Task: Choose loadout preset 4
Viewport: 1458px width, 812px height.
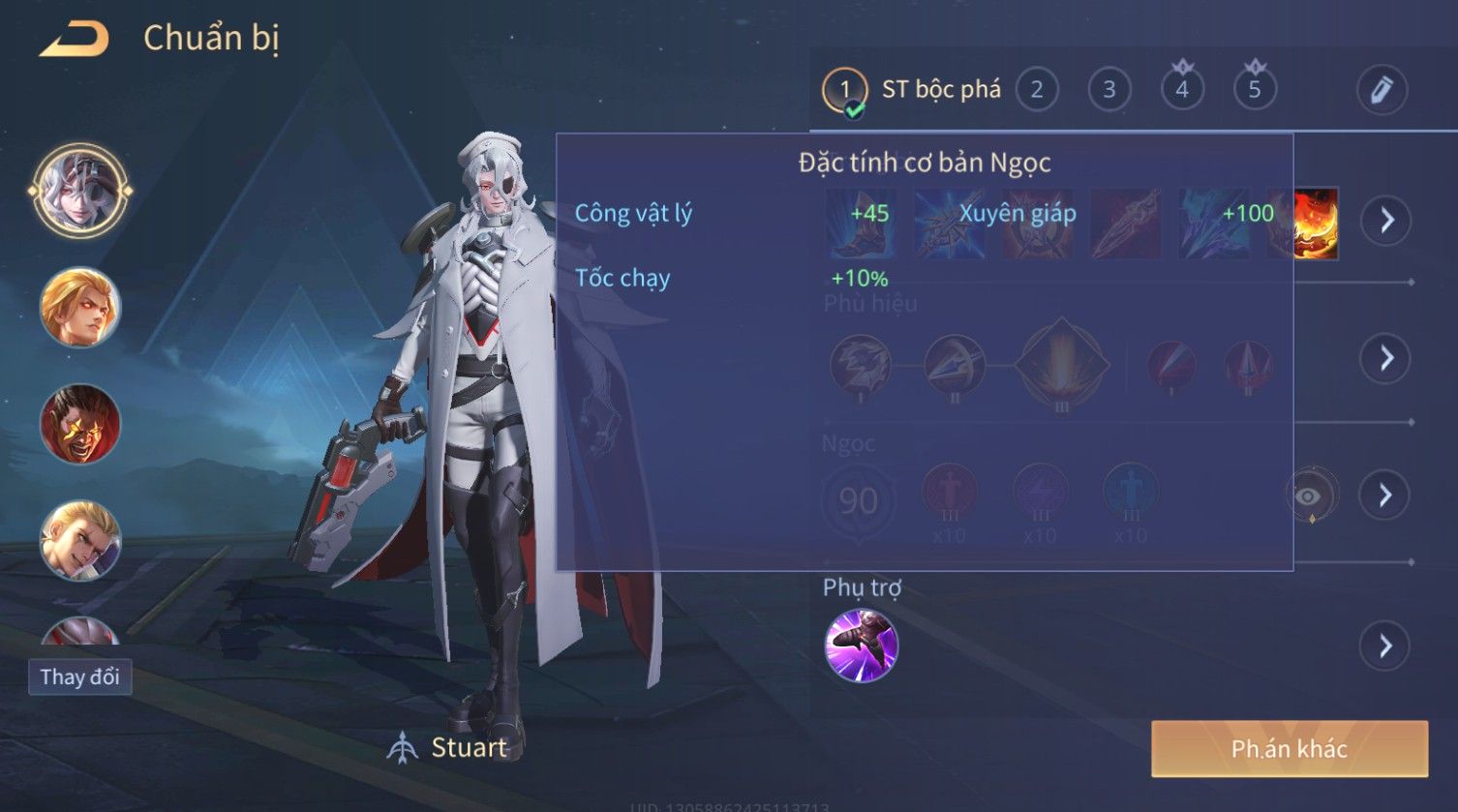Action: (x=1182, y=90)
